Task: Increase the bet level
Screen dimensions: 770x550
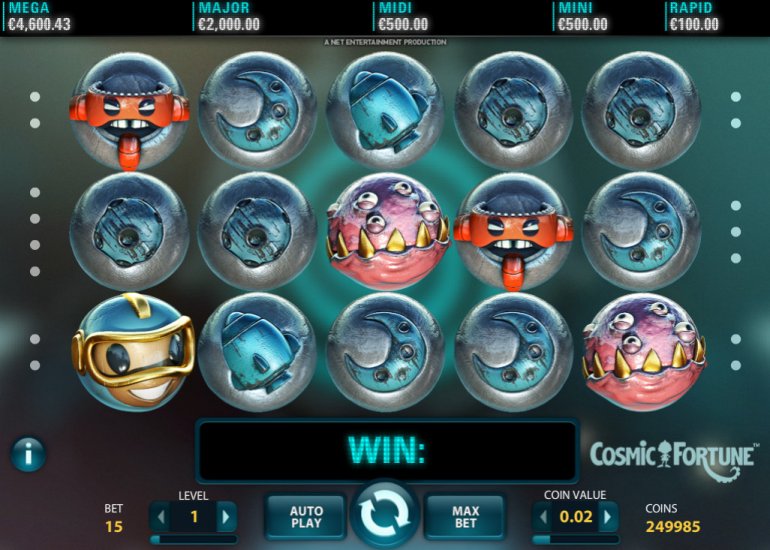Action: pyautogui.click(x=227, y=517)
